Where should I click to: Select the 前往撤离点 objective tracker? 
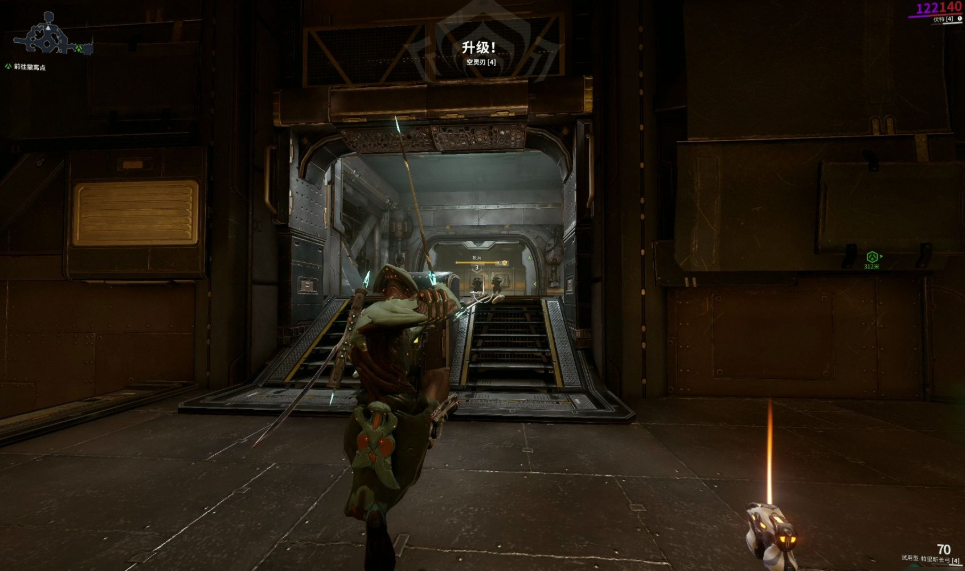click(x=30, y=67)
